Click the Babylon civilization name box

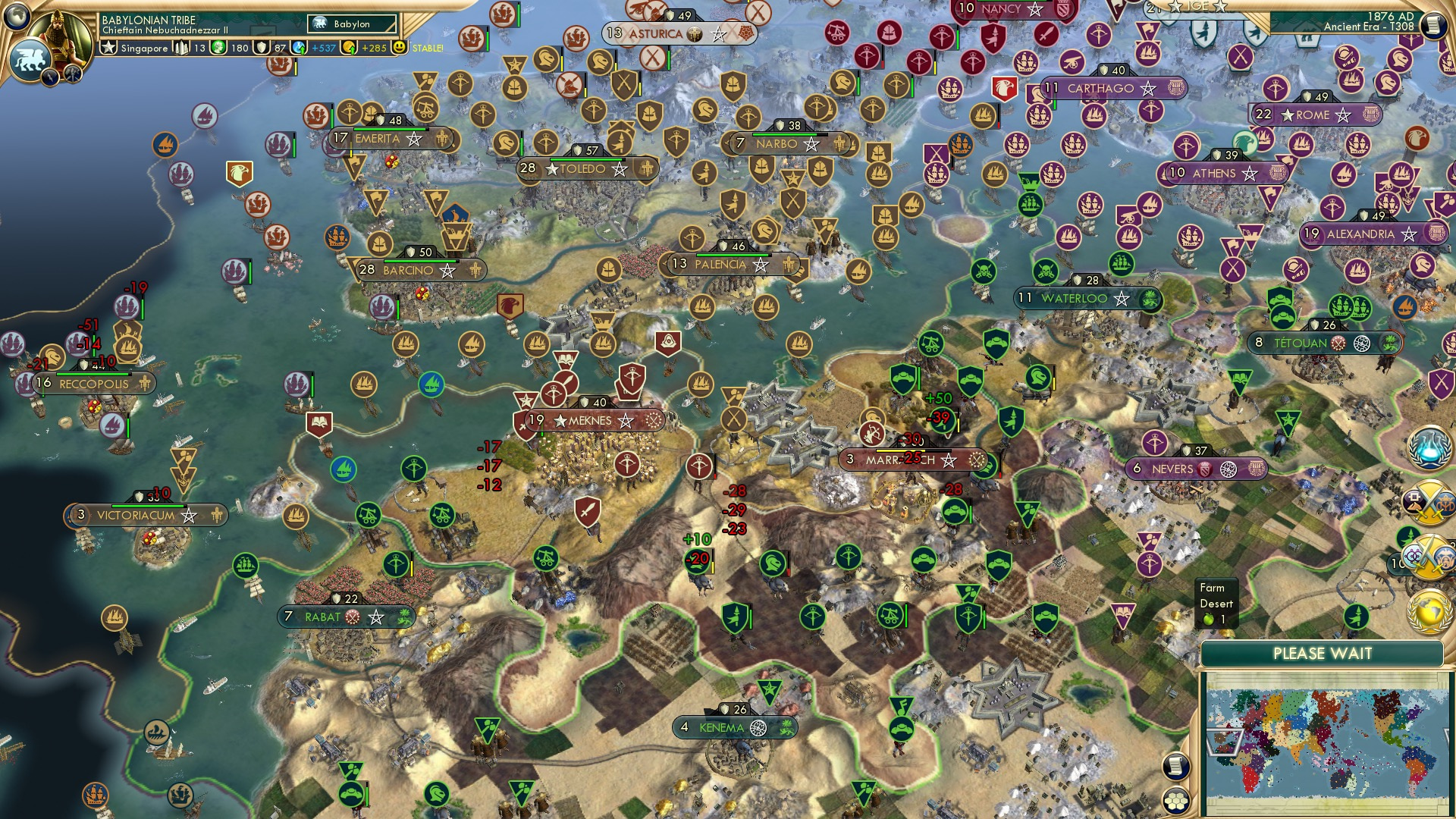pos(353,24)
